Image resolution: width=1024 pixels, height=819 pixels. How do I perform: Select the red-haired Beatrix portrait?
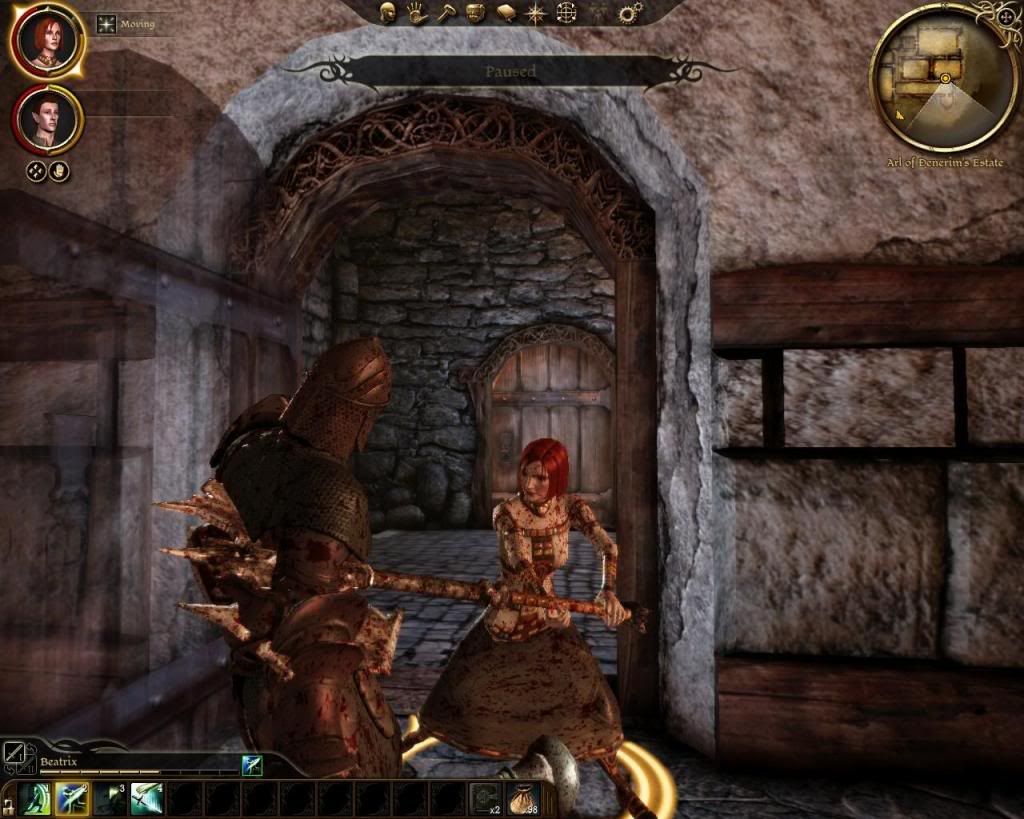click(47, 40)
